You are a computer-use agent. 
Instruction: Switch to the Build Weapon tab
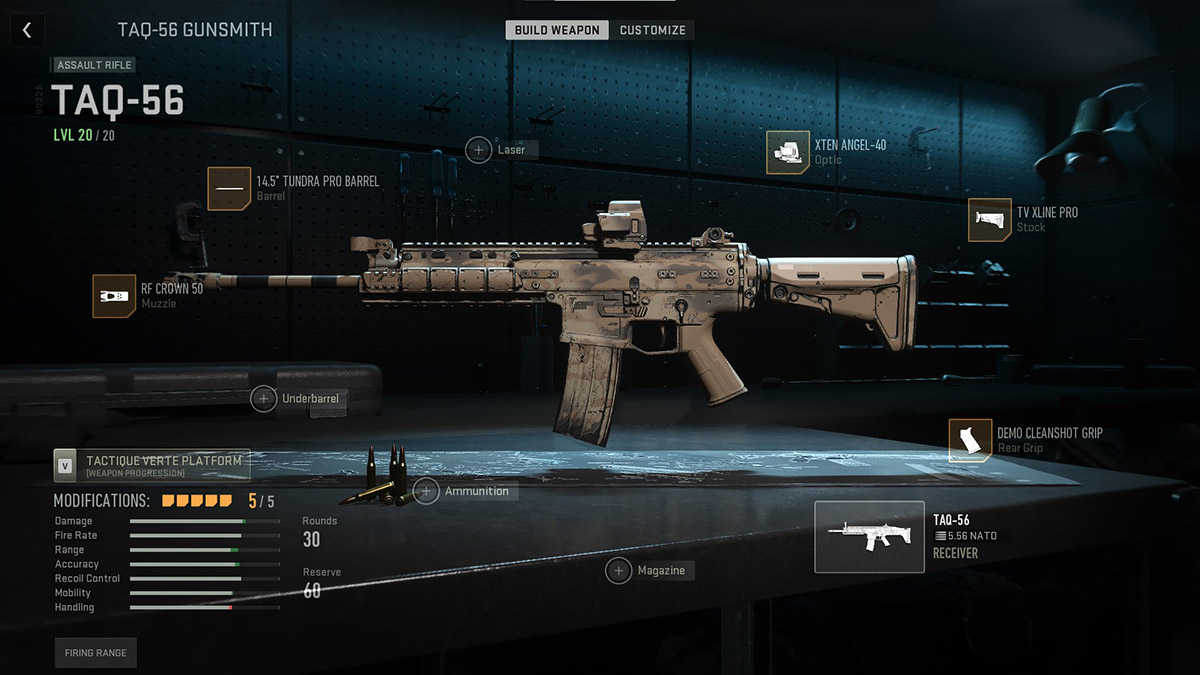557,30
